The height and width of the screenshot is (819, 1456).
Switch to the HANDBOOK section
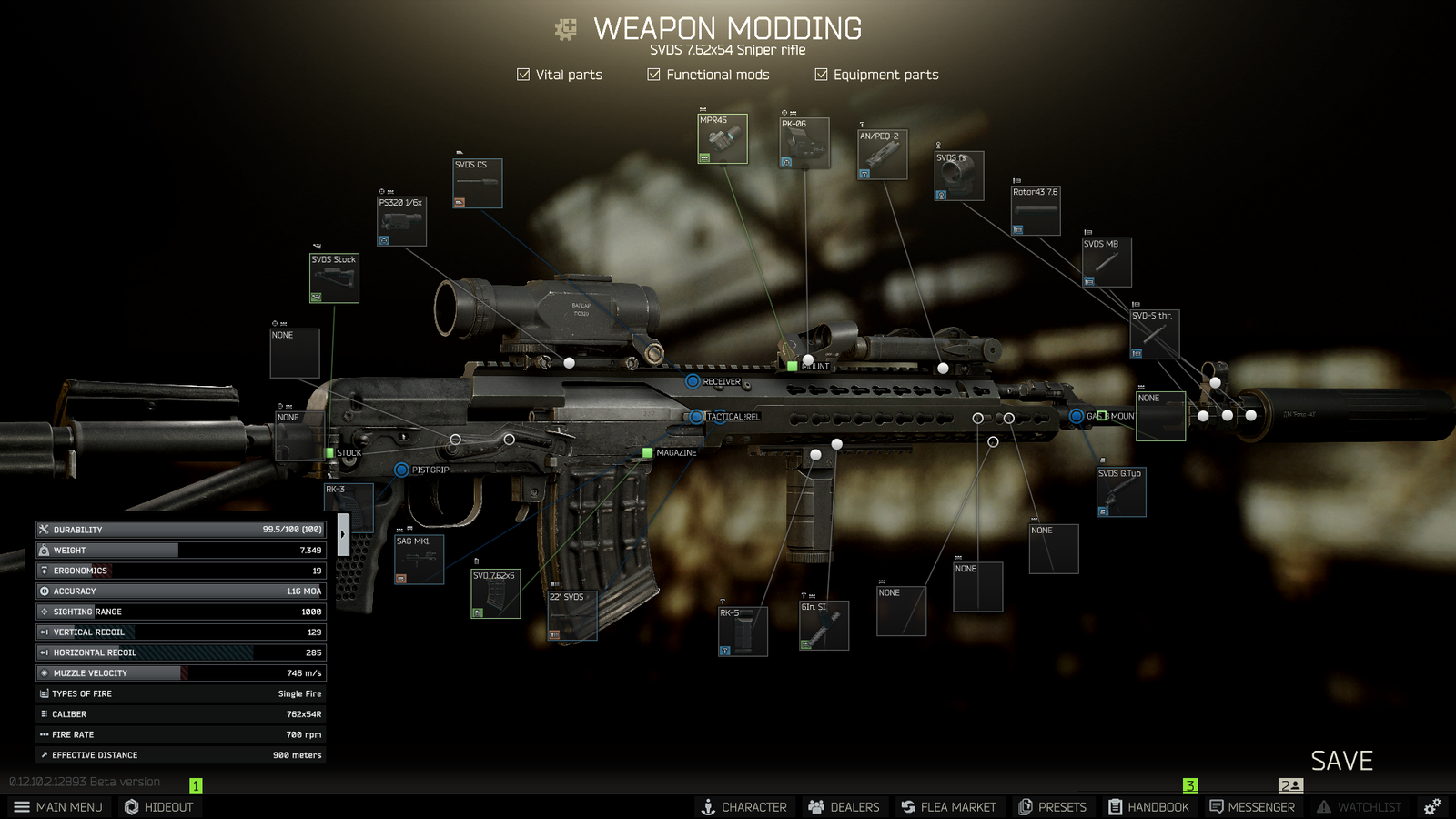[1149, 806]
